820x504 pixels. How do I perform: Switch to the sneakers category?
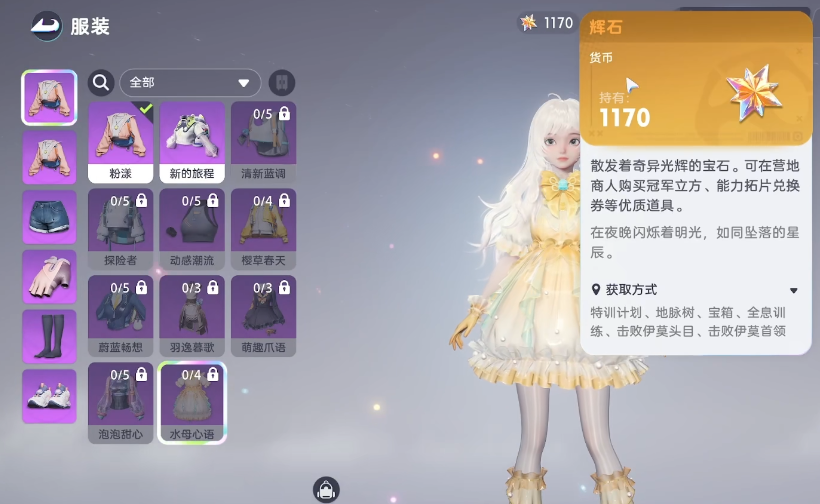click(49, 396)
